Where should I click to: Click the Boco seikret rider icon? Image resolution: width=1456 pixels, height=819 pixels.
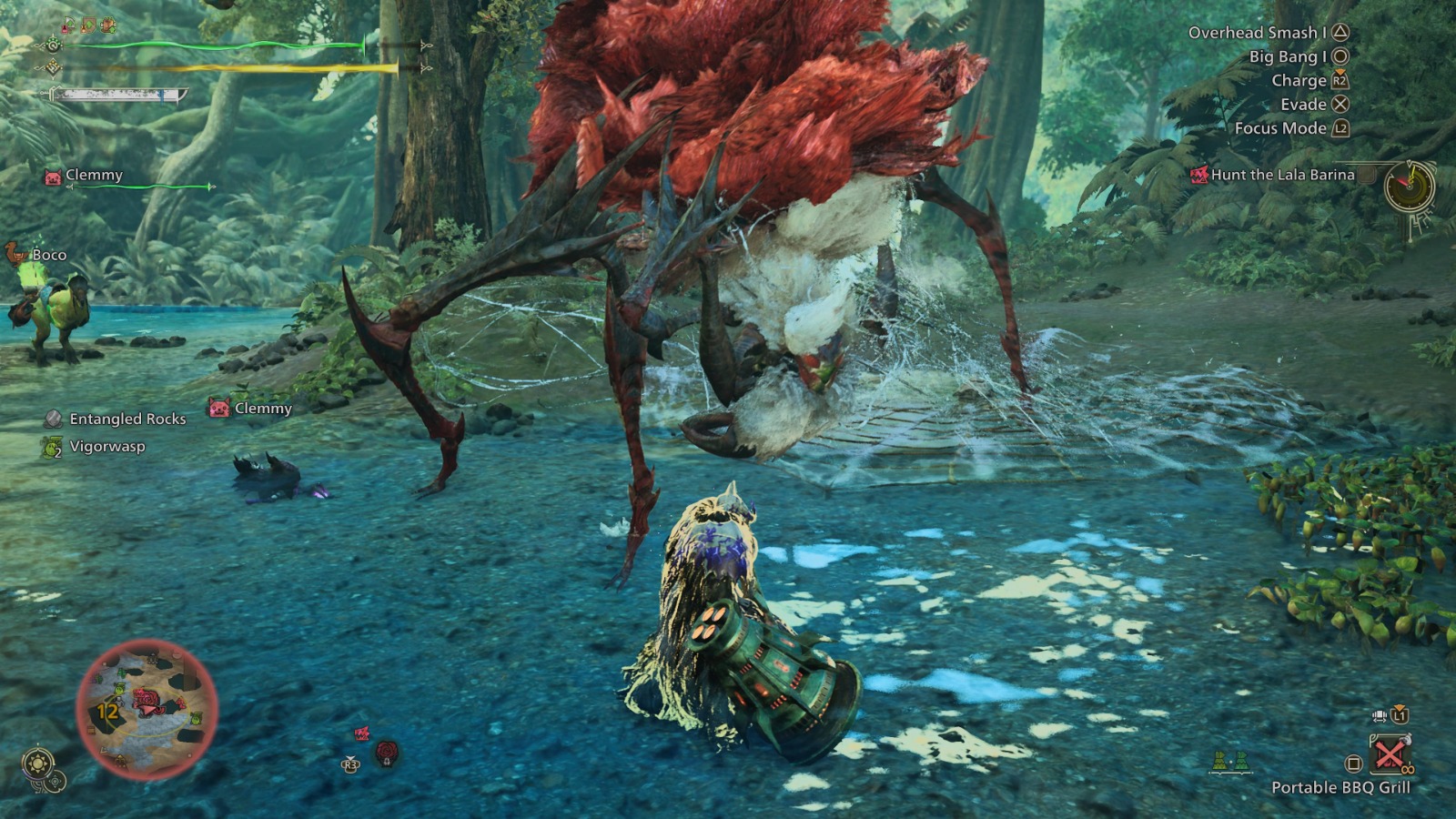(14, 255)
